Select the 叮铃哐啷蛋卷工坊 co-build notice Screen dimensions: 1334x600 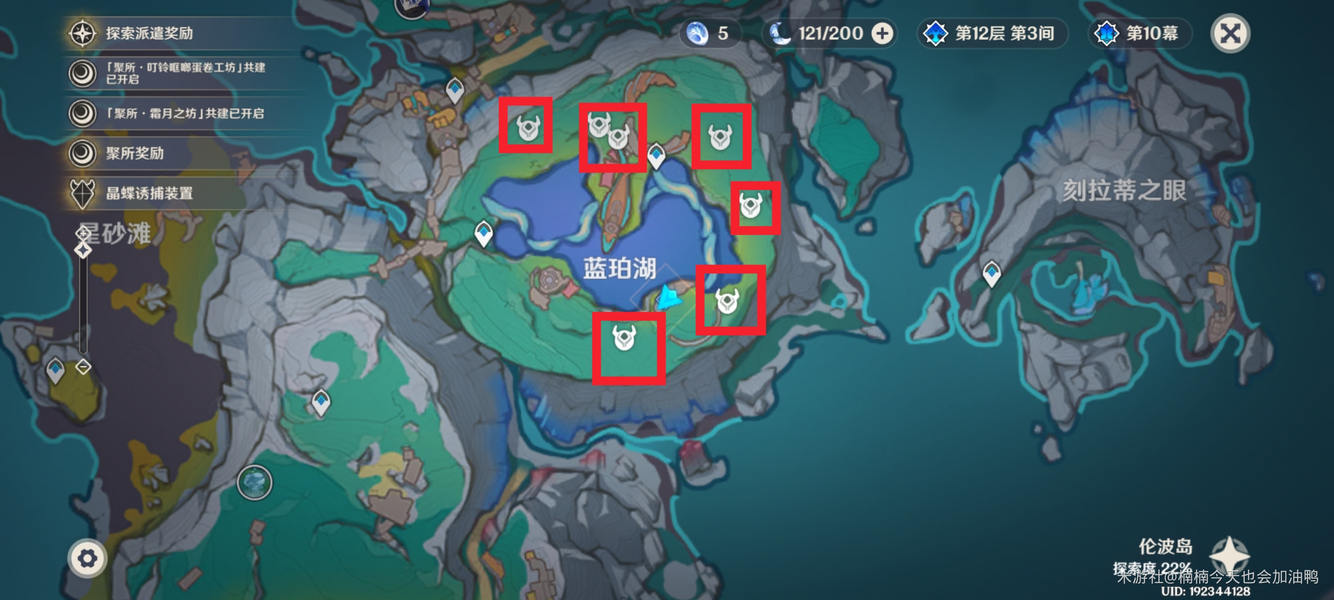click(x=171, y=72)
